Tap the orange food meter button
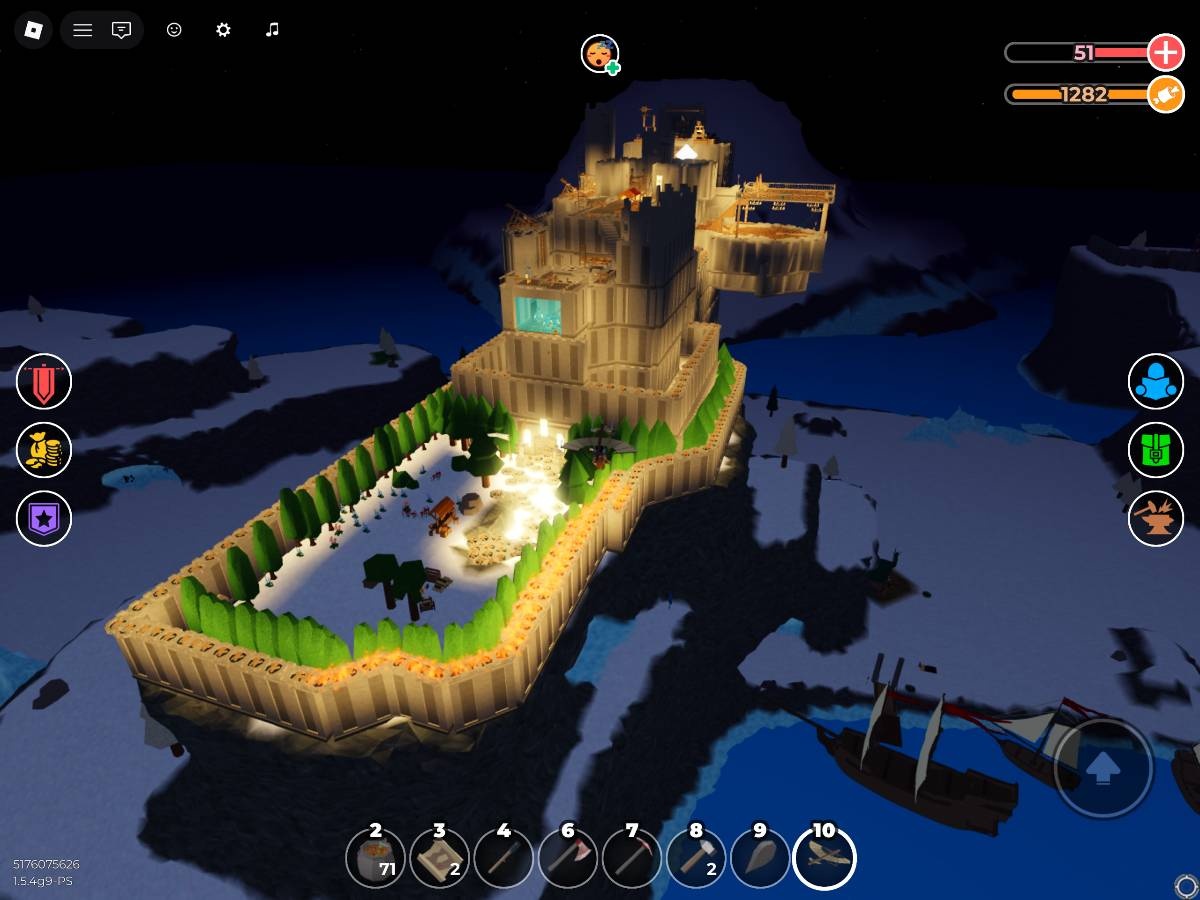Viewport: 1200px width, 900px height. (x=1165, y=94)
